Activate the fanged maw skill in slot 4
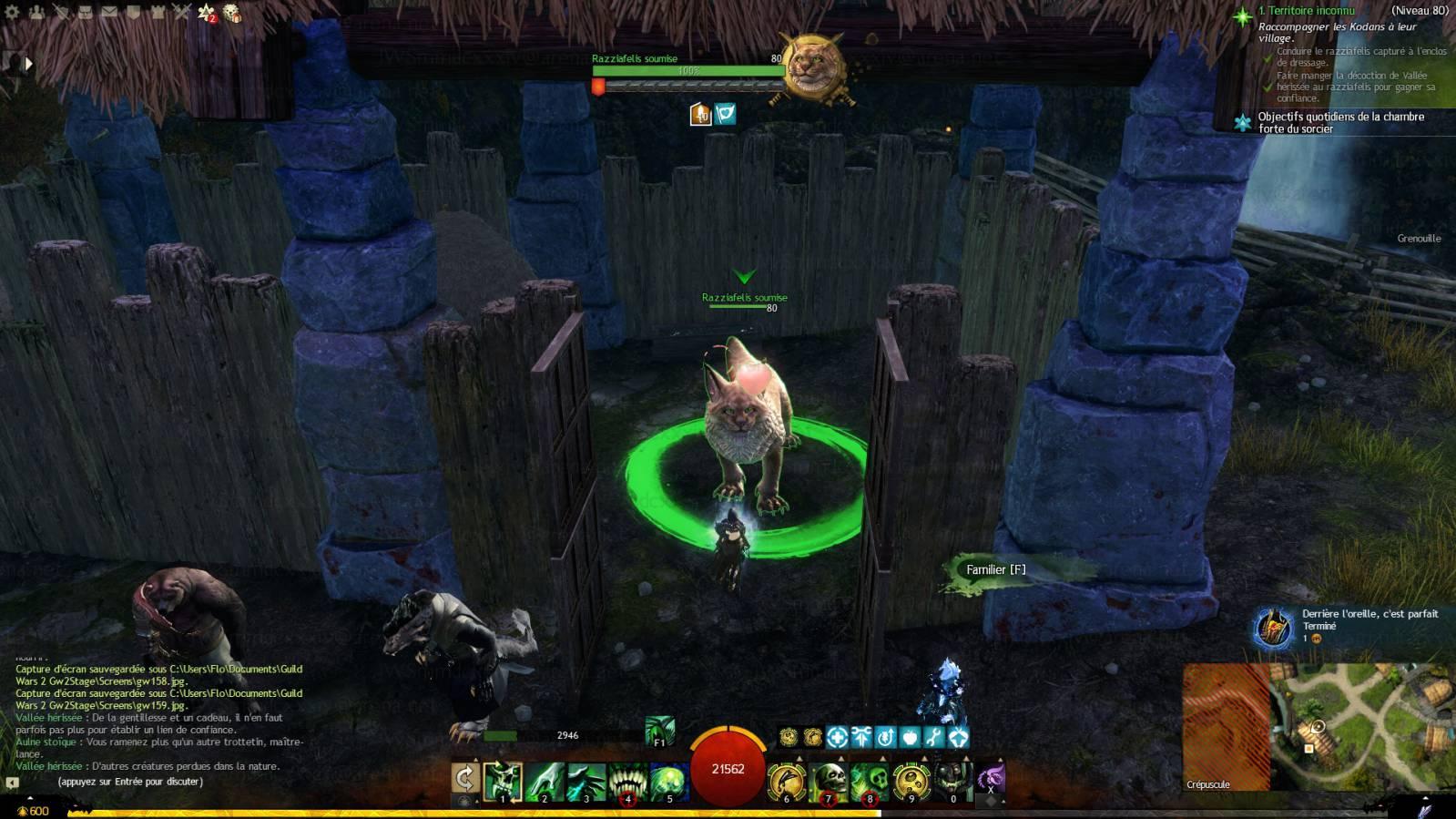The width and height of the screenshot is (1456, 819). click(x=627, y=782)
